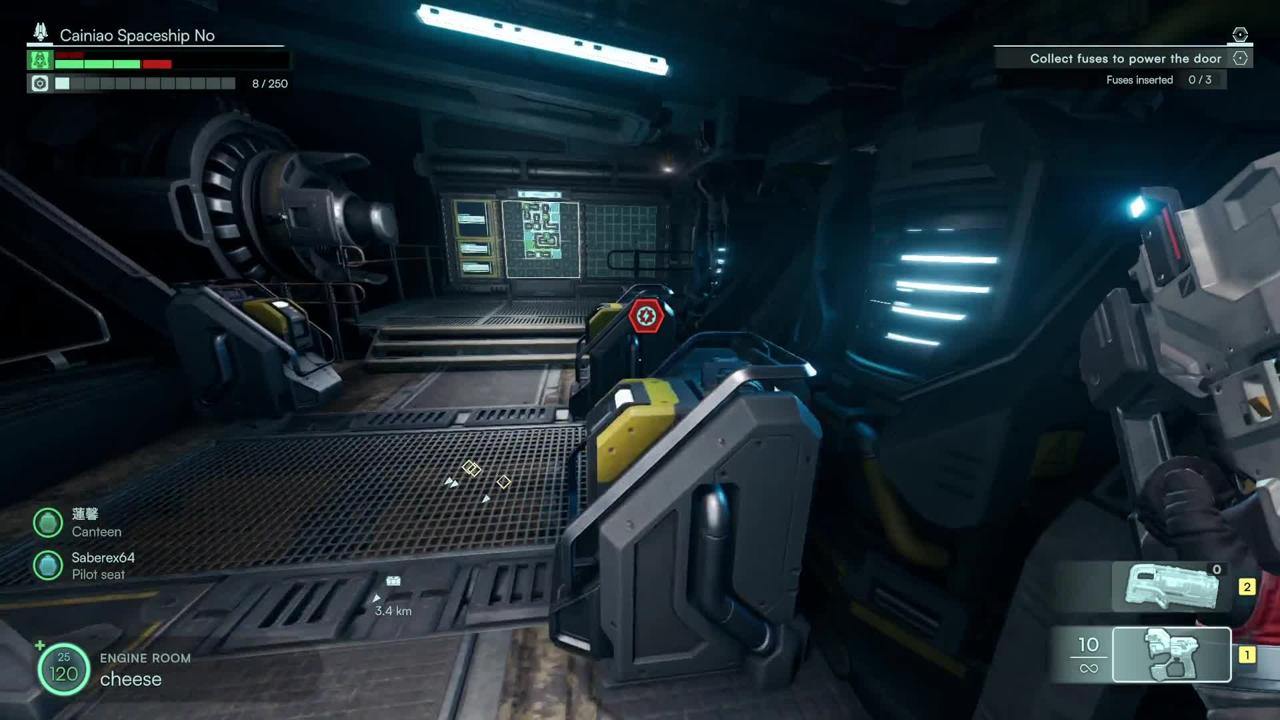Click the circular player health indicator
This screenshot has height=720, width=1280.
(63, 668)
